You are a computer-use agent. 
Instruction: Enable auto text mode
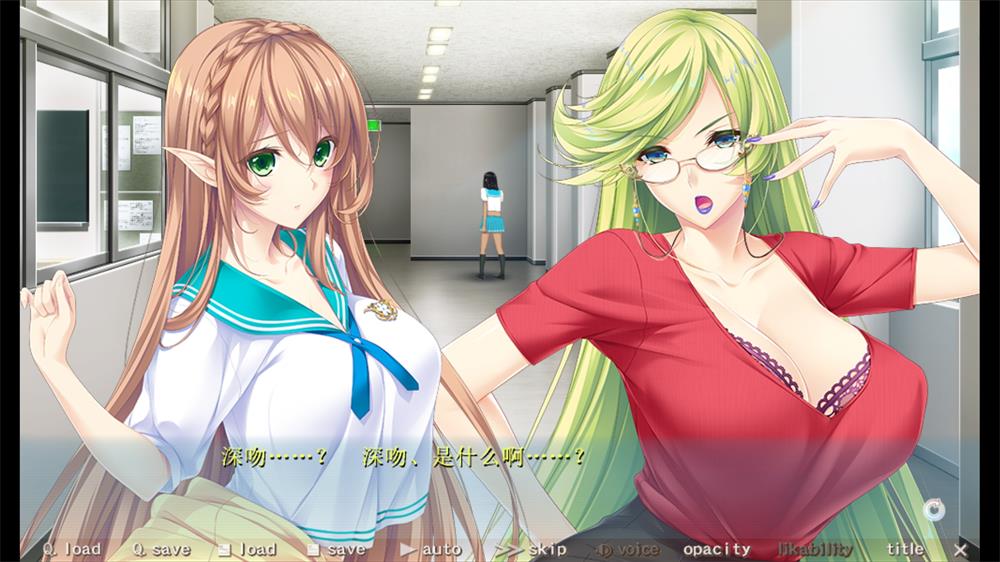tap(431, 549)
